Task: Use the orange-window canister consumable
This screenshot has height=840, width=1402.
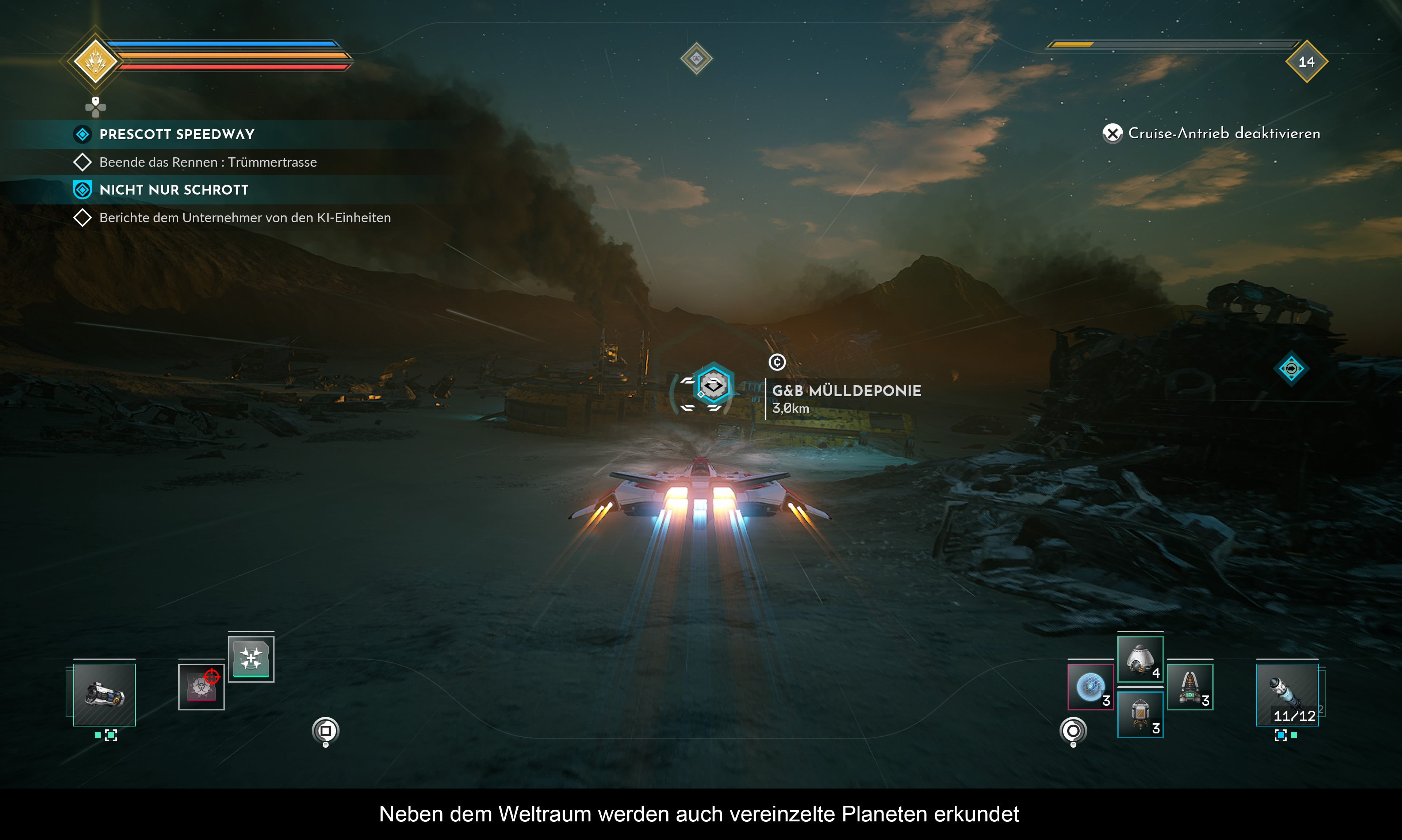Action: point(1140,714)
